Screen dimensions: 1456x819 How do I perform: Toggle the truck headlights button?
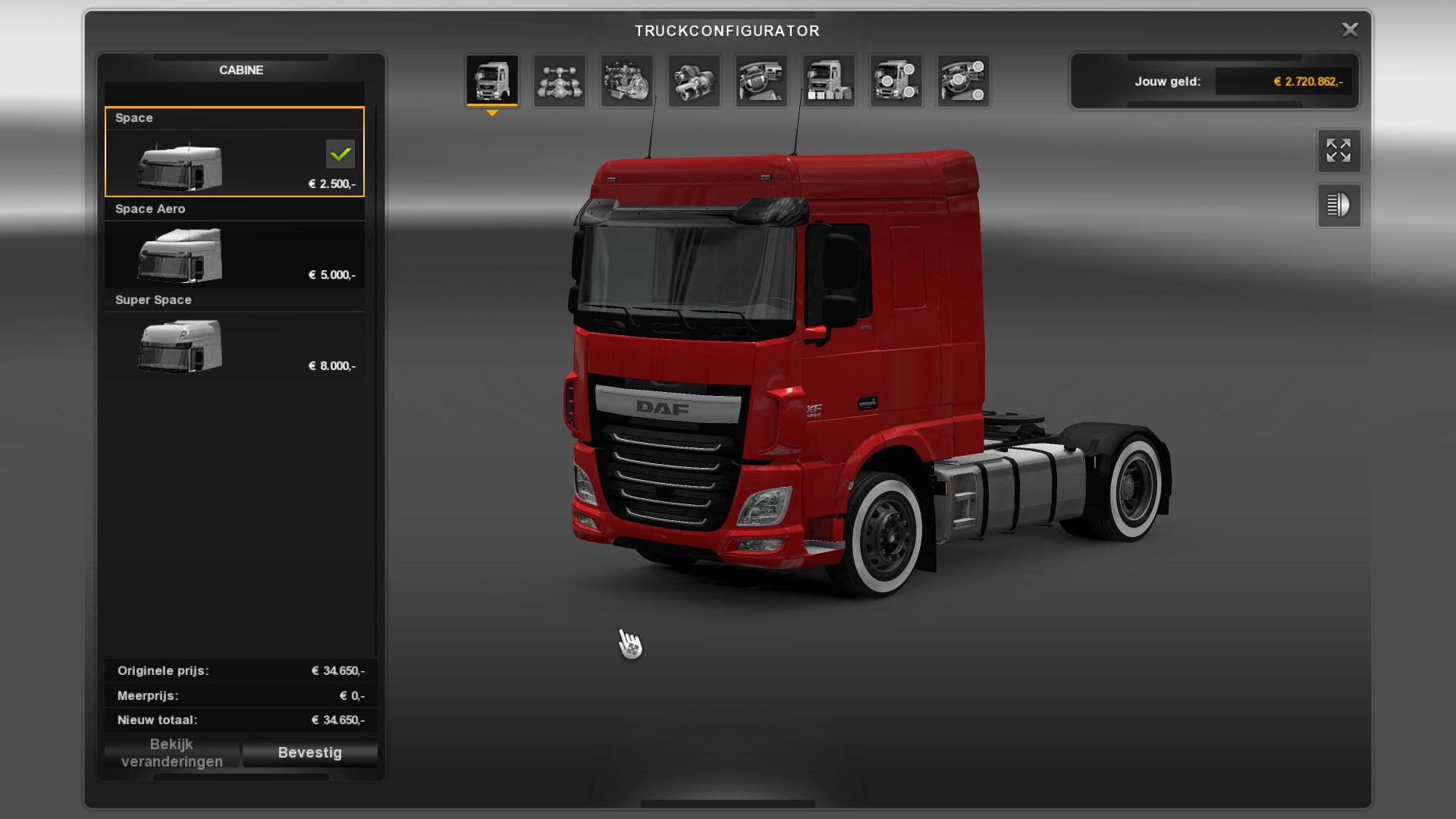point(1338,206)
